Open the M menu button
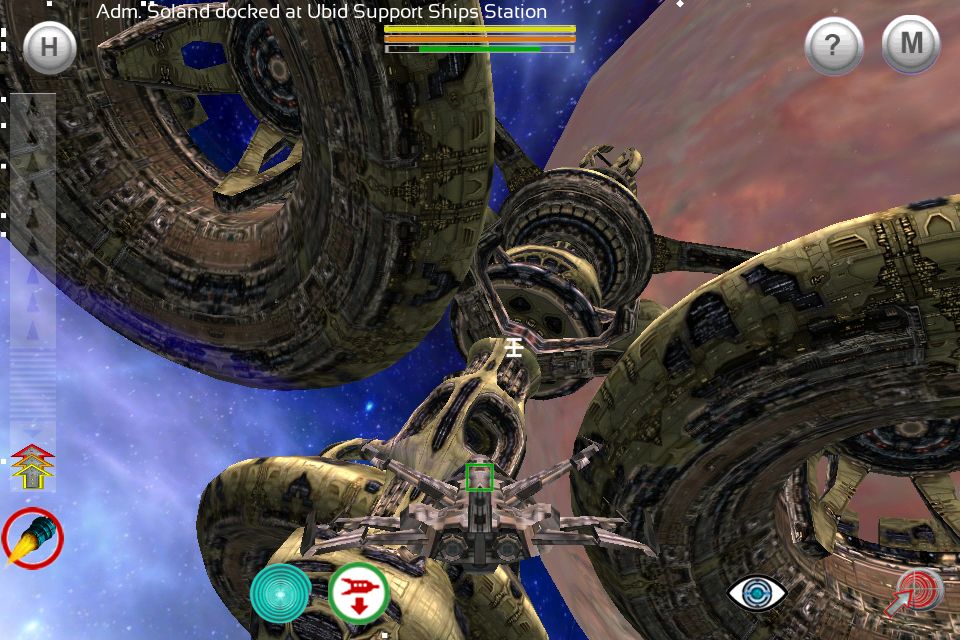This screenshot has height=640, width=960. pos(910,45)
